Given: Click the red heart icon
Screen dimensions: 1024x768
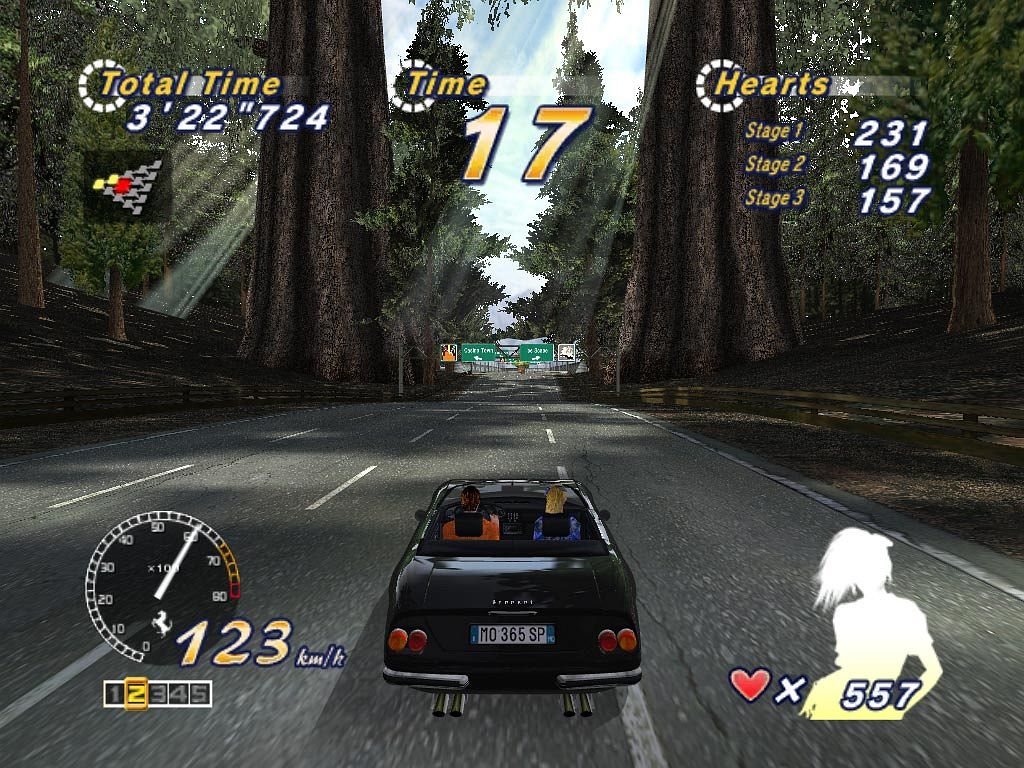Looking at the screenshot, I should coord(750,685).
